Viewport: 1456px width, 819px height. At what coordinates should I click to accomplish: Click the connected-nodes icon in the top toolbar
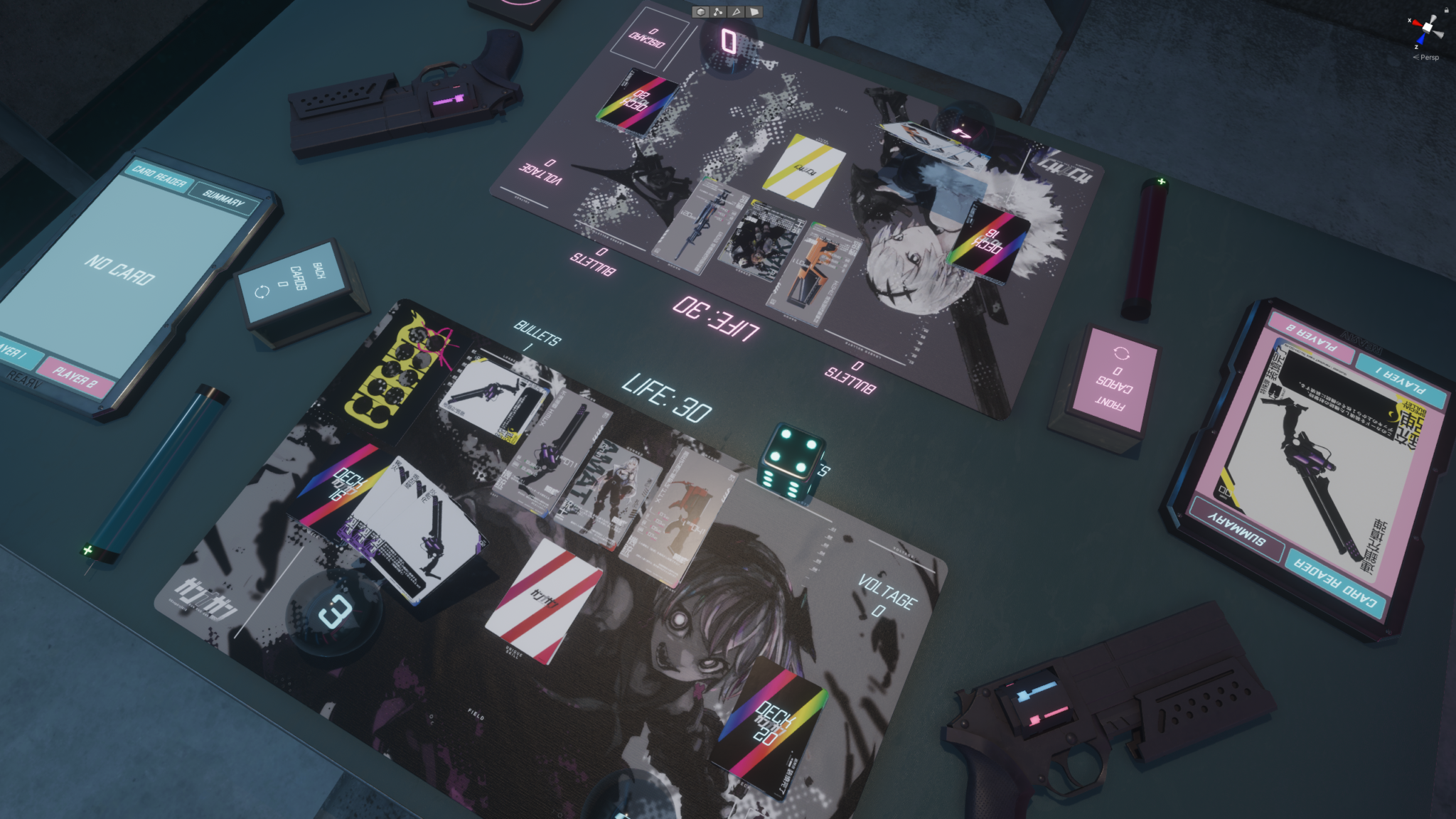[718, 11]
